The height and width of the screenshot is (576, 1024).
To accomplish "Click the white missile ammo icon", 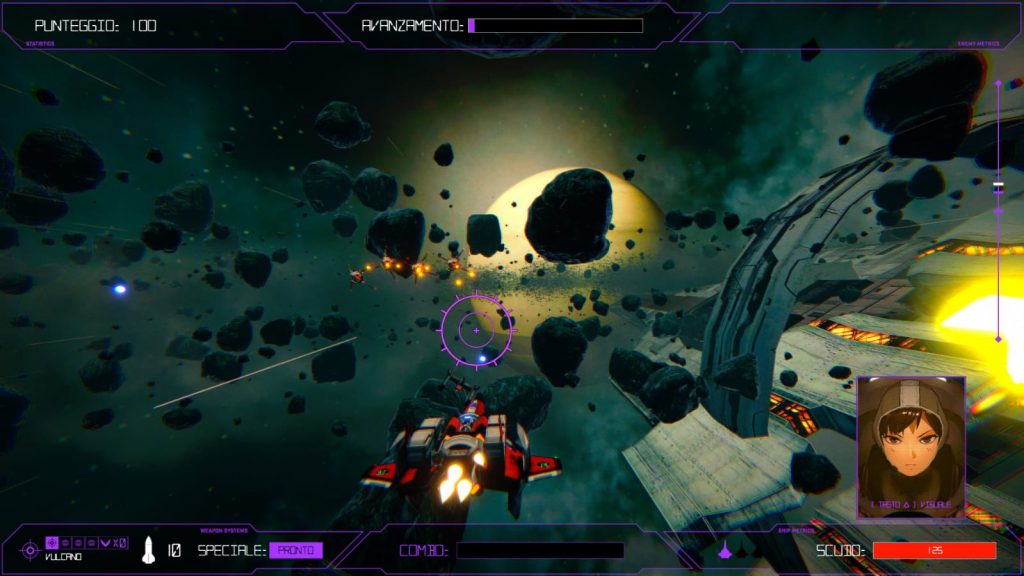I will click(x=149, y=549).
